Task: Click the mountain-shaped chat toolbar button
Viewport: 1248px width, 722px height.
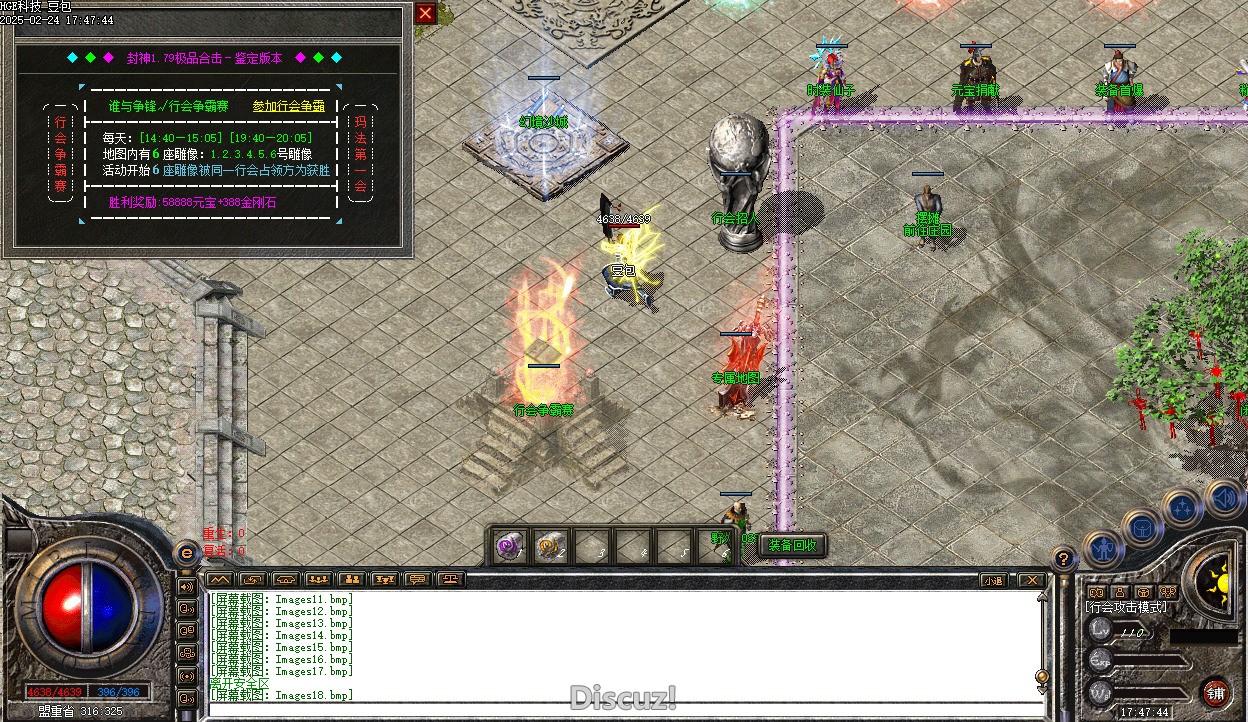Action: click(220, 579)
